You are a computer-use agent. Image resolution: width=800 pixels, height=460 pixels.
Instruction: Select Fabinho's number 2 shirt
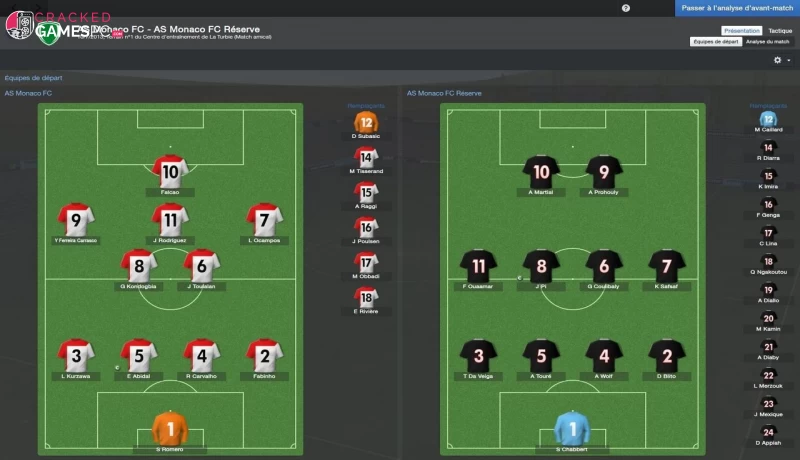264,354
